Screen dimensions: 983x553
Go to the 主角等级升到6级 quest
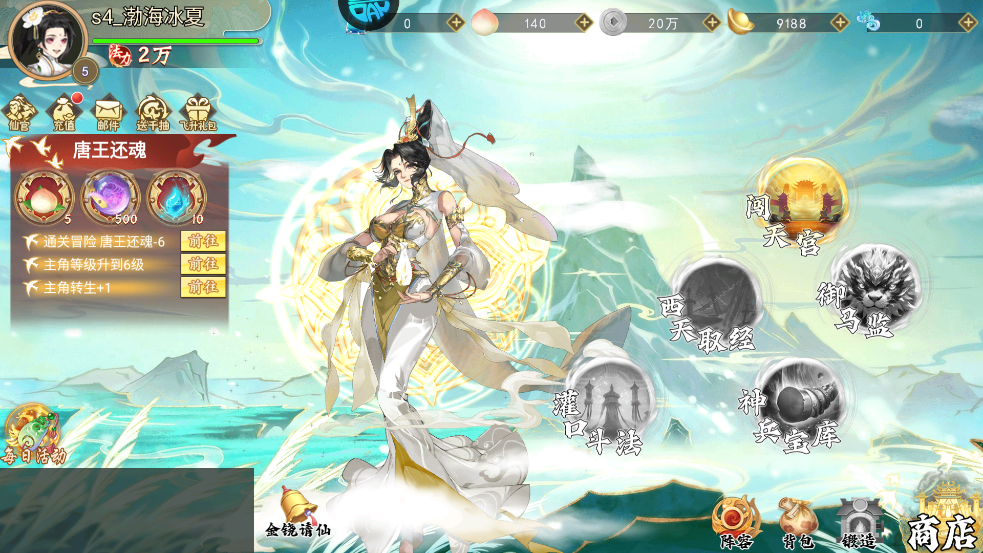click(203, 264)
